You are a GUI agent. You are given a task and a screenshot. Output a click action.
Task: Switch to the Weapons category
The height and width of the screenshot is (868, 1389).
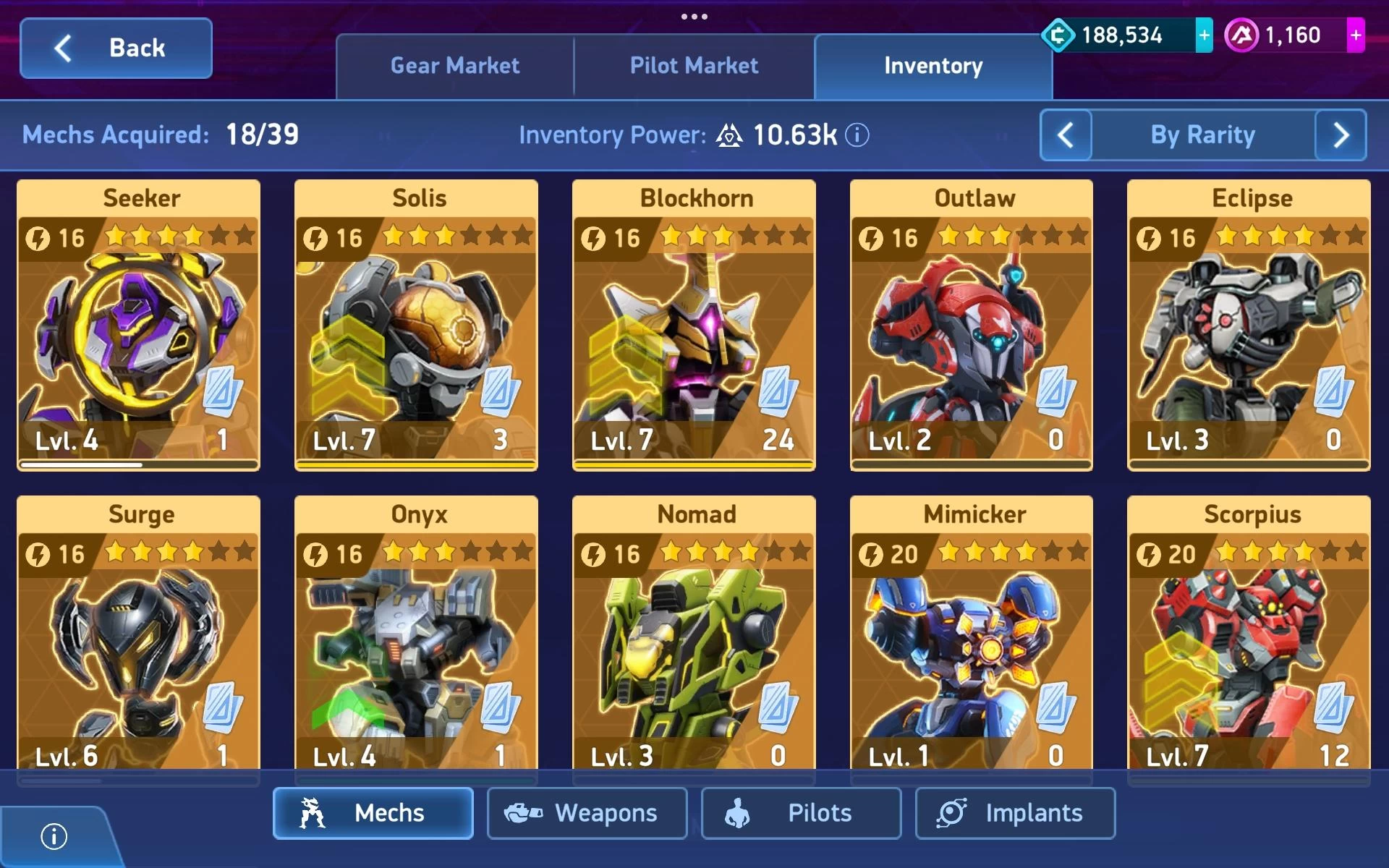click(587, 813)
